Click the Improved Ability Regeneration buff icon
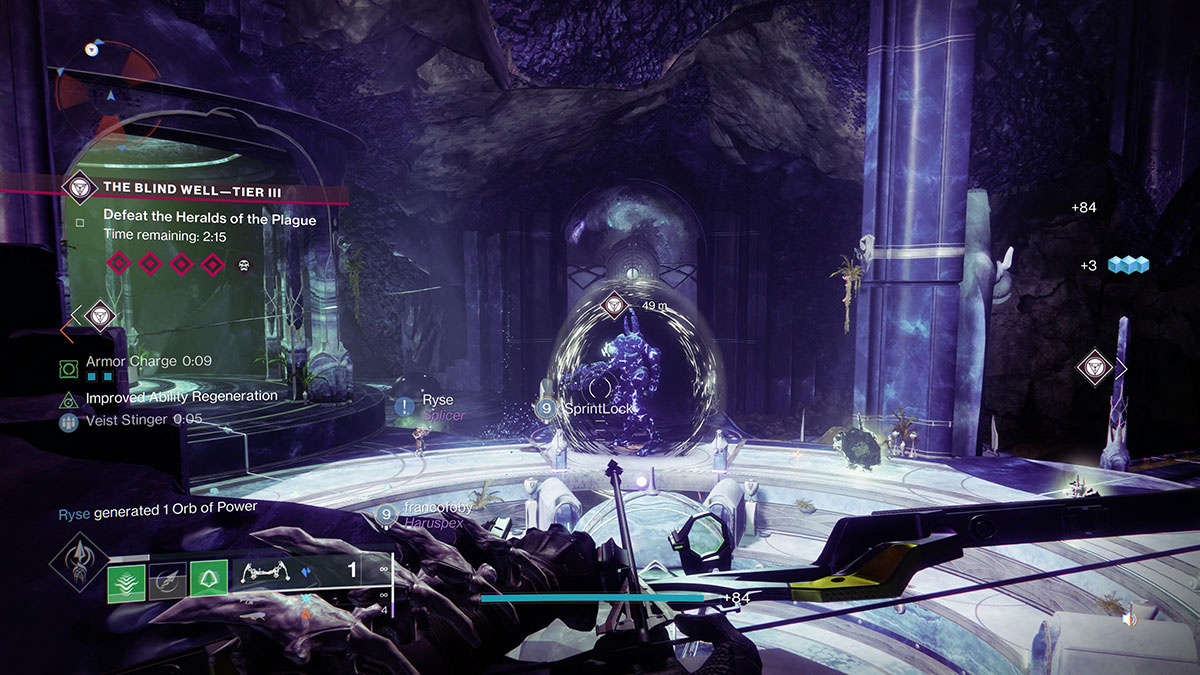The height and width of the screenshot is (675, 1200). [x=68, y=399]
